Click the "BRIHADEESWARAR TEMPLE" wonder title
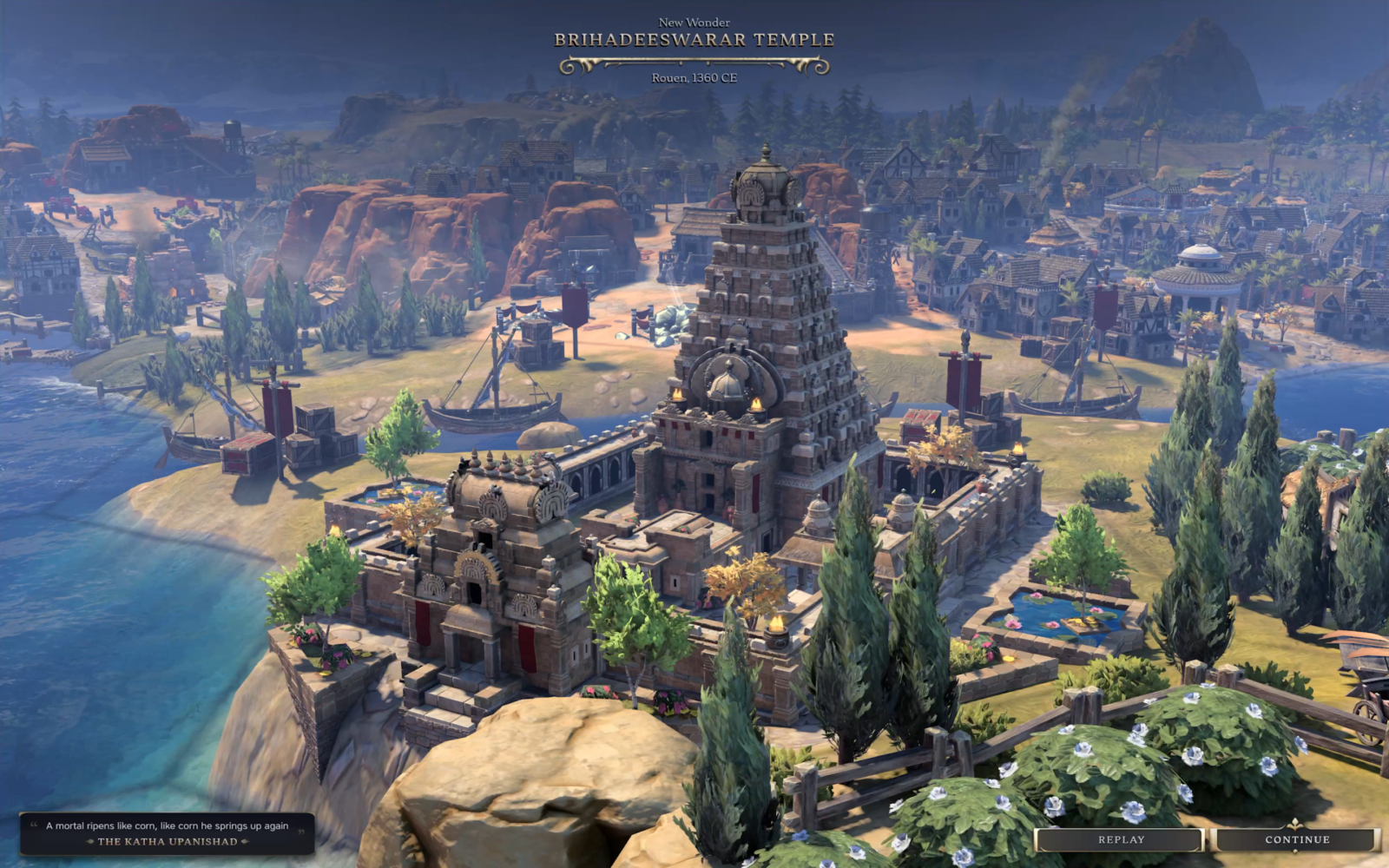This screenshot has width=1389, height=868. point(694,38)
